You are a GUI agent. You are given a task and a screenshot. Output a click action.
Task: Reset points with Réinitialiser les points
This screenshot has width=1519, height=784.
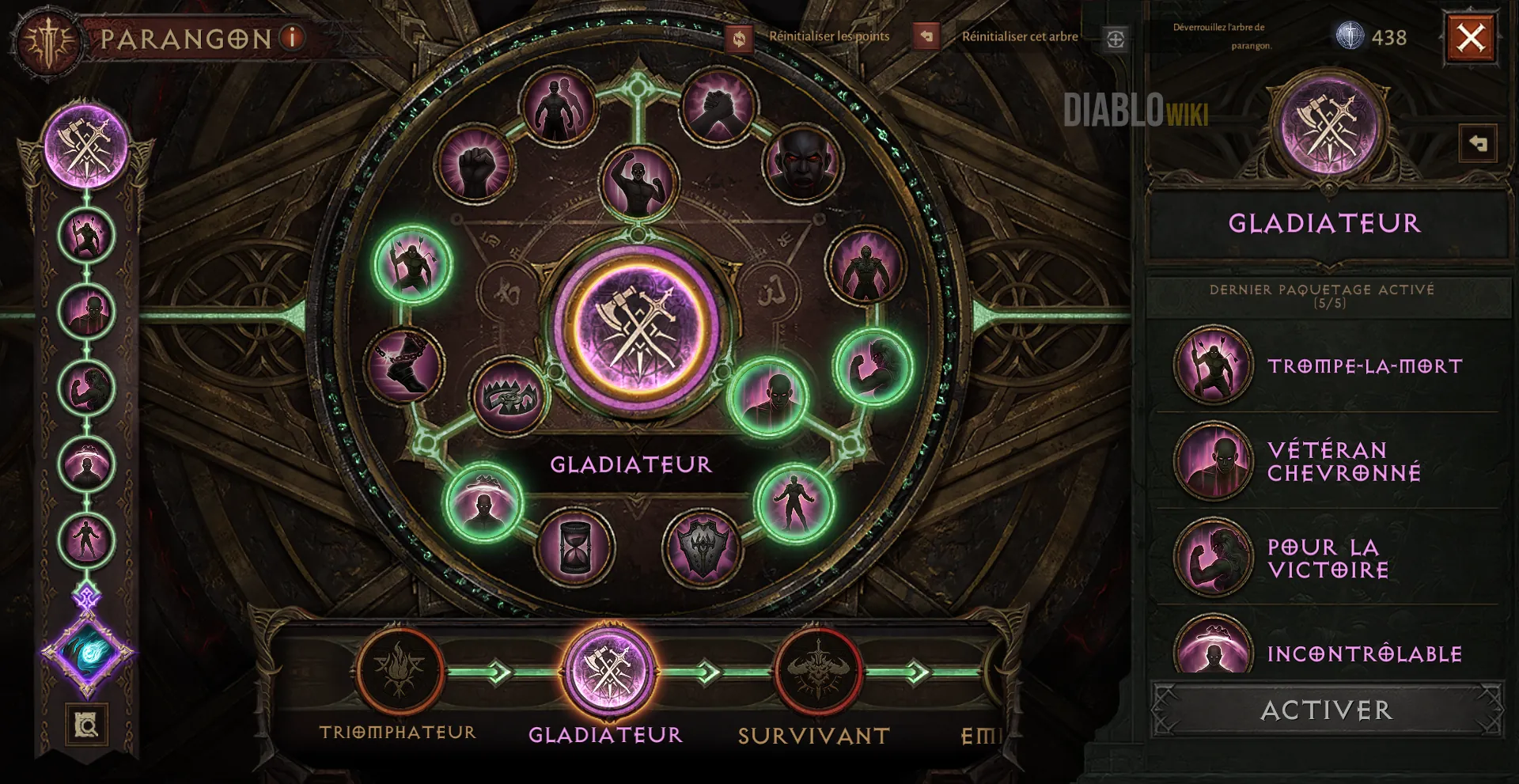point(740,38)
